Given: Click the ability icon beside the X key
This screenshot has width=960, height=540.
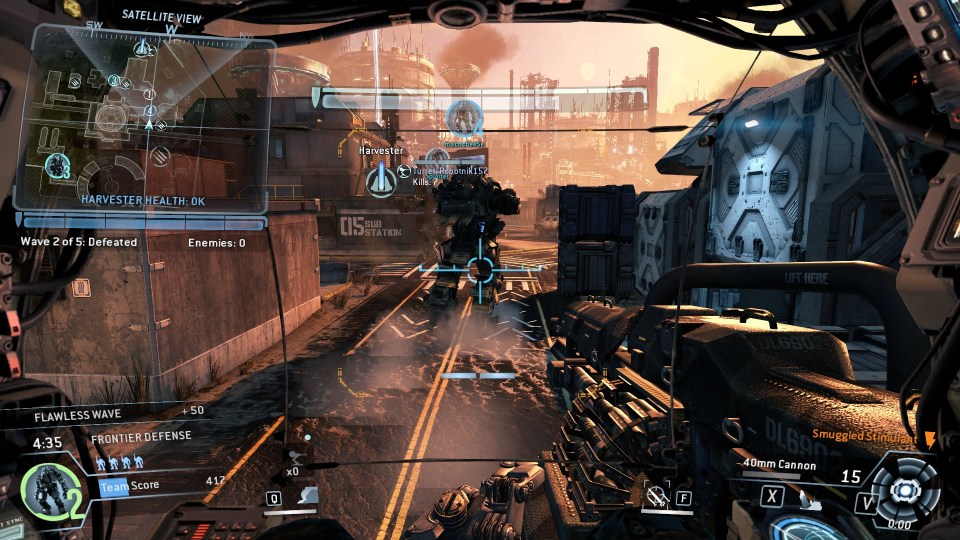Looking at the screenshot, I should click(x=803, y=496).
